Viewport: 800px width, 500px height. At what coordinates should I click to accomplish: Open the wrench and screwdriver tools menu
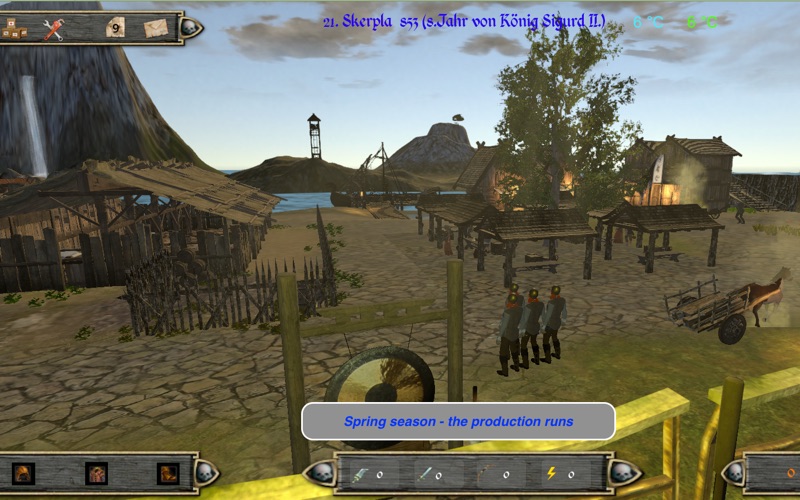pos(53,29)
